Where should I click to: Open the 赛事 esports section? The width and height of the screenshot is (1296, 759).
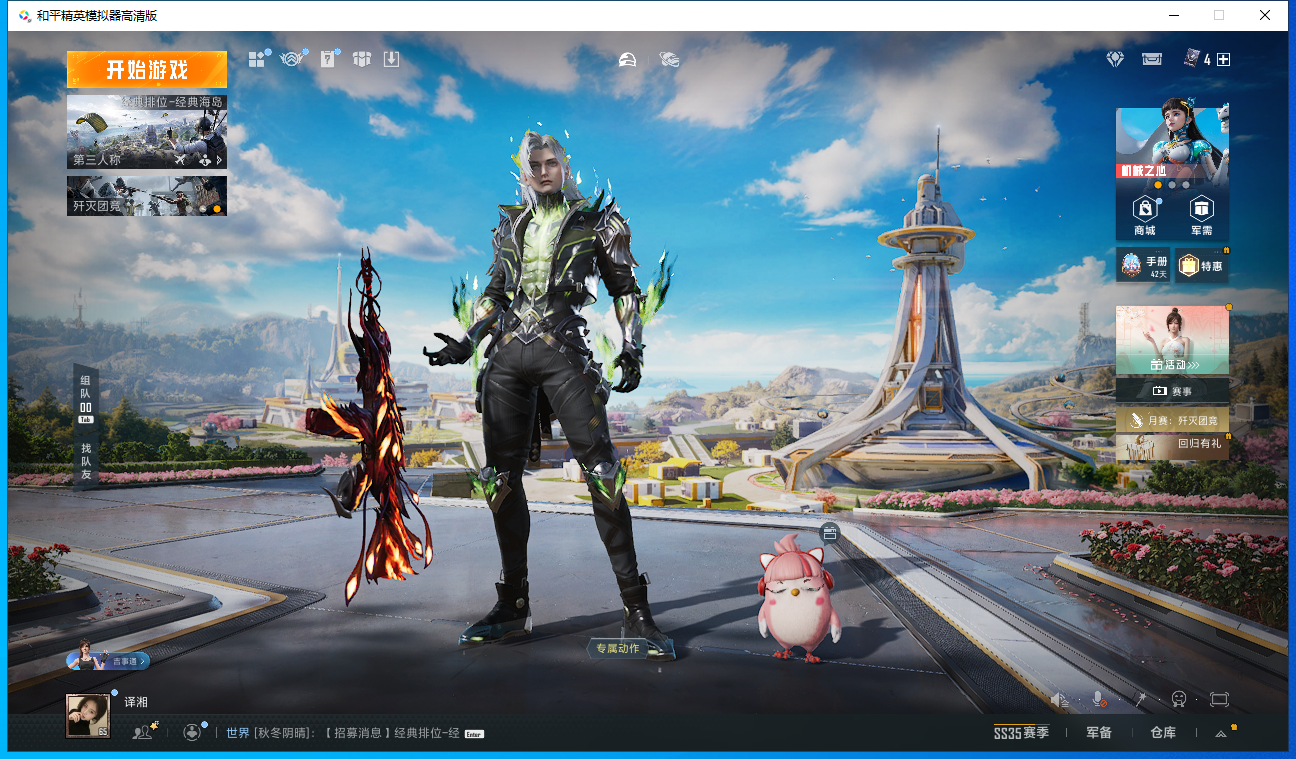(x=1172, y=391)
